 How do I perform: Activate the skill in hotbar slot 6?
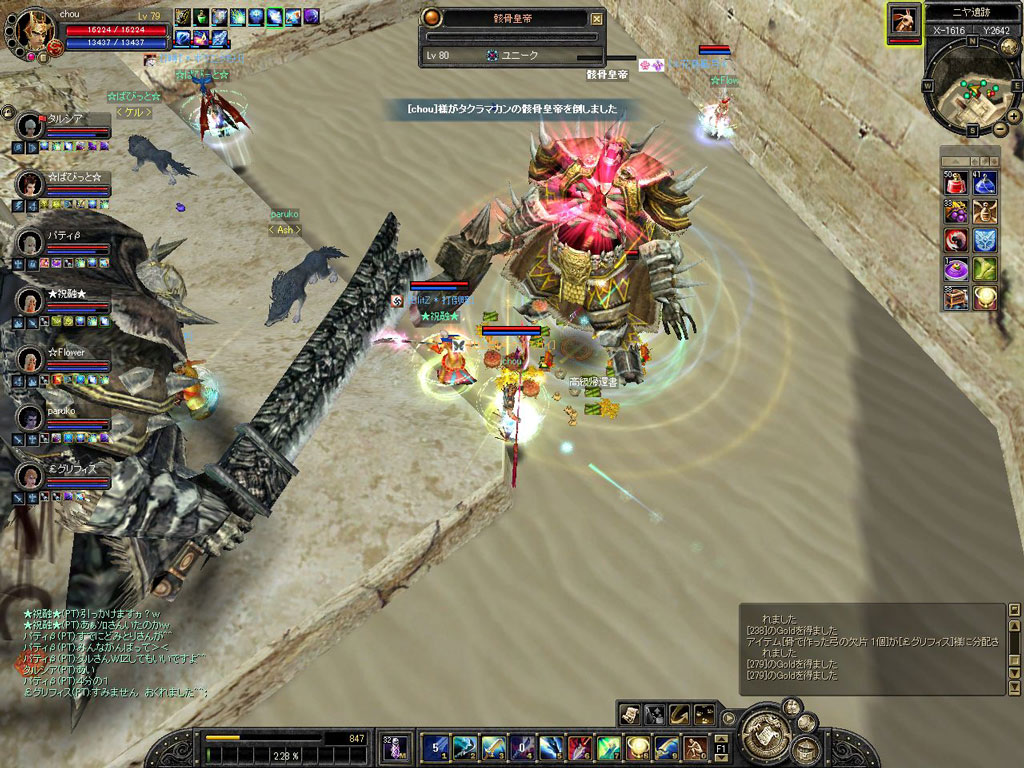point(580,747)
